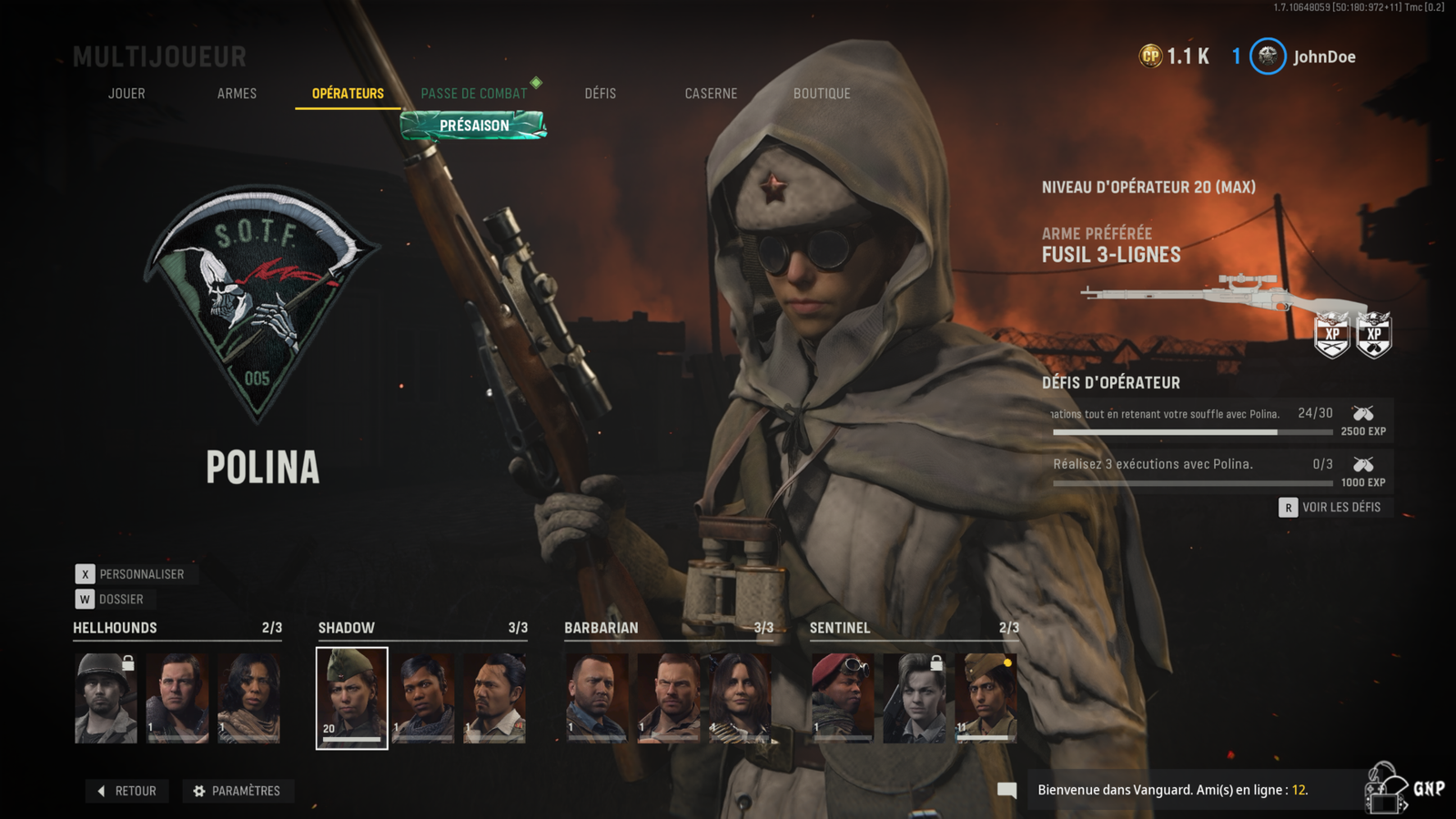View all challenges via Voir les défis
The width and height of the screenshot is (1456, 819).
1331,507
